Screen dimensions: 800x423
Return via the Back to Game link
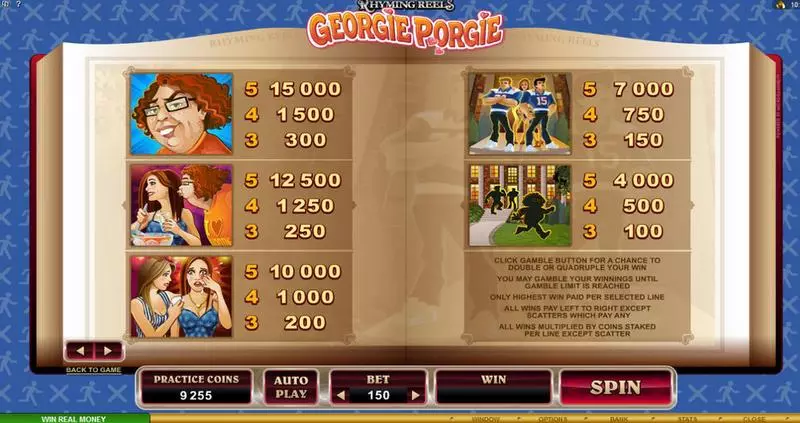[x=93, y=369]
